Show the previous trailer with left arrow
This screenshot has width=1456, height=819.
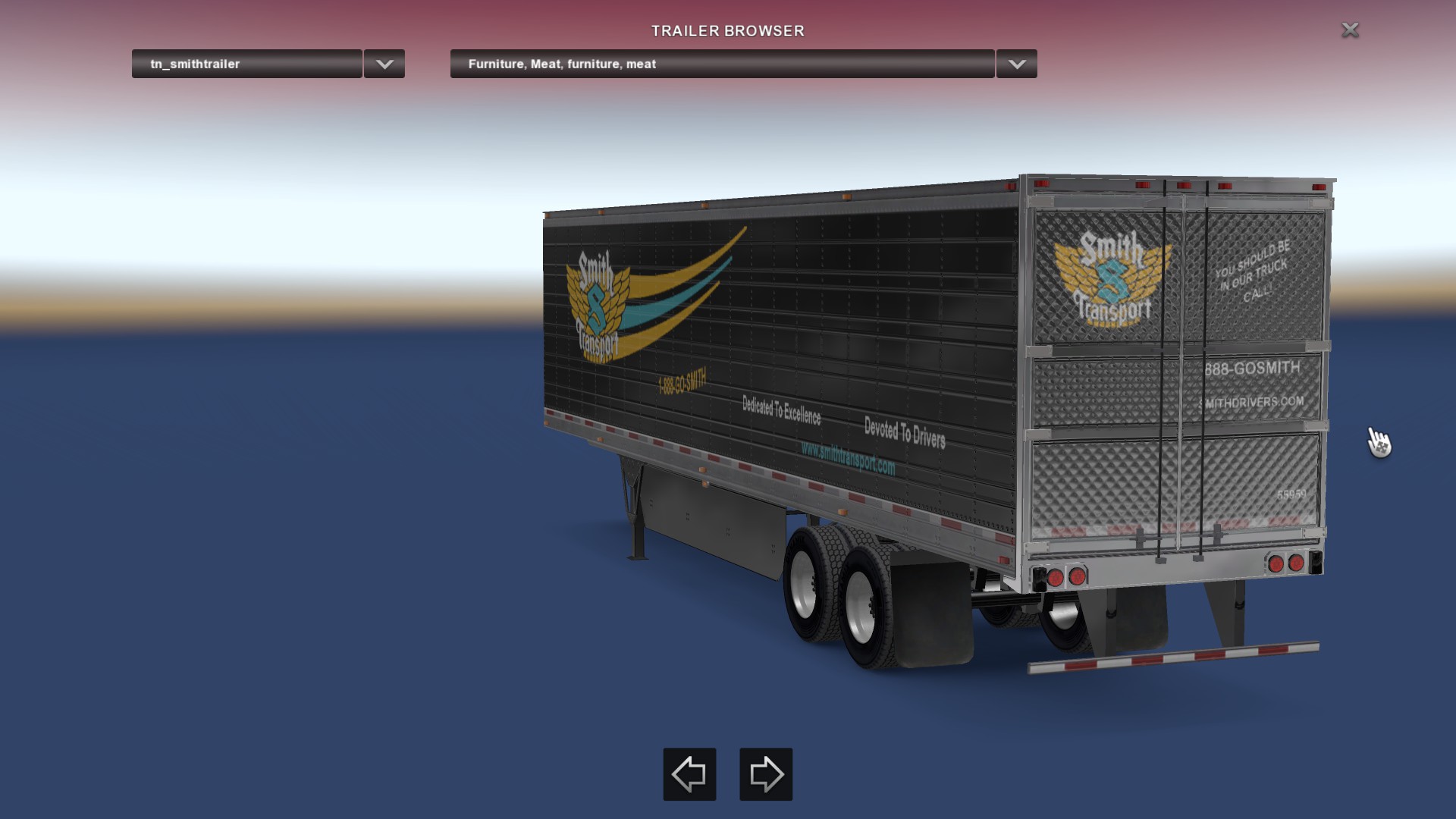coord(689,774)
